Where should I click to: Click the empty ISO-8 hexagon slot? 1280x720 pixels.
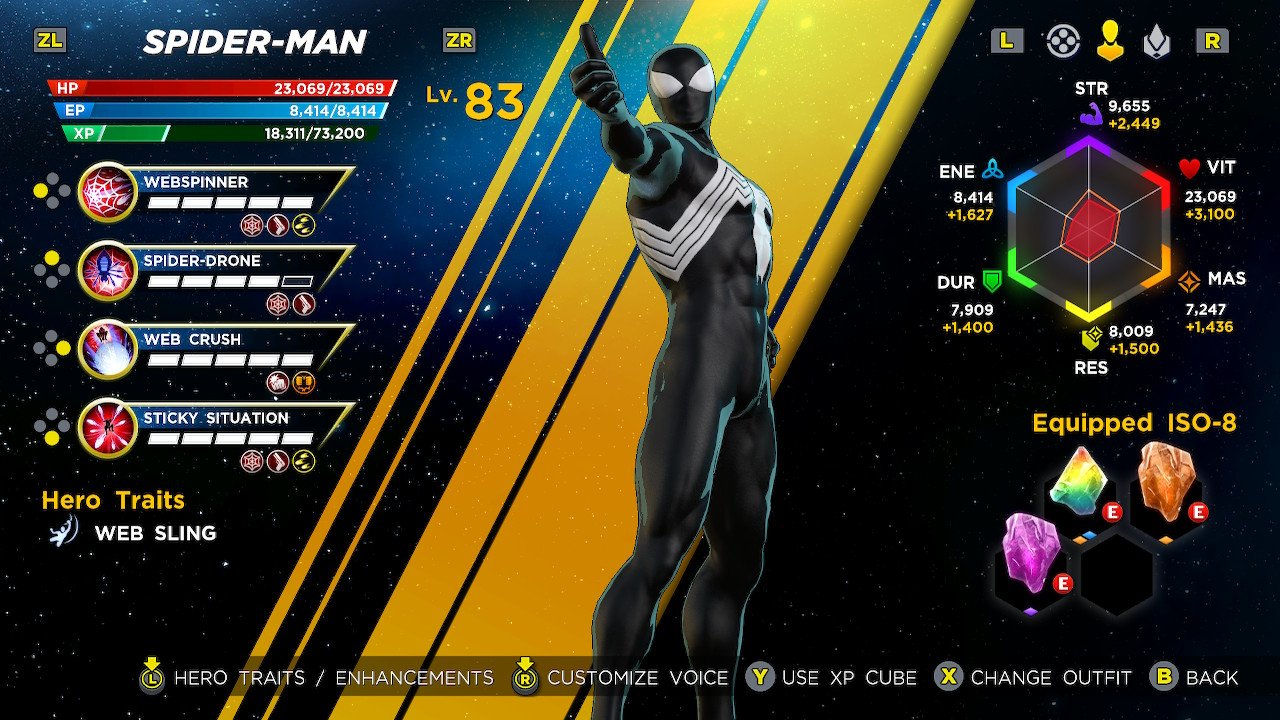click(x=1117, y=573)
